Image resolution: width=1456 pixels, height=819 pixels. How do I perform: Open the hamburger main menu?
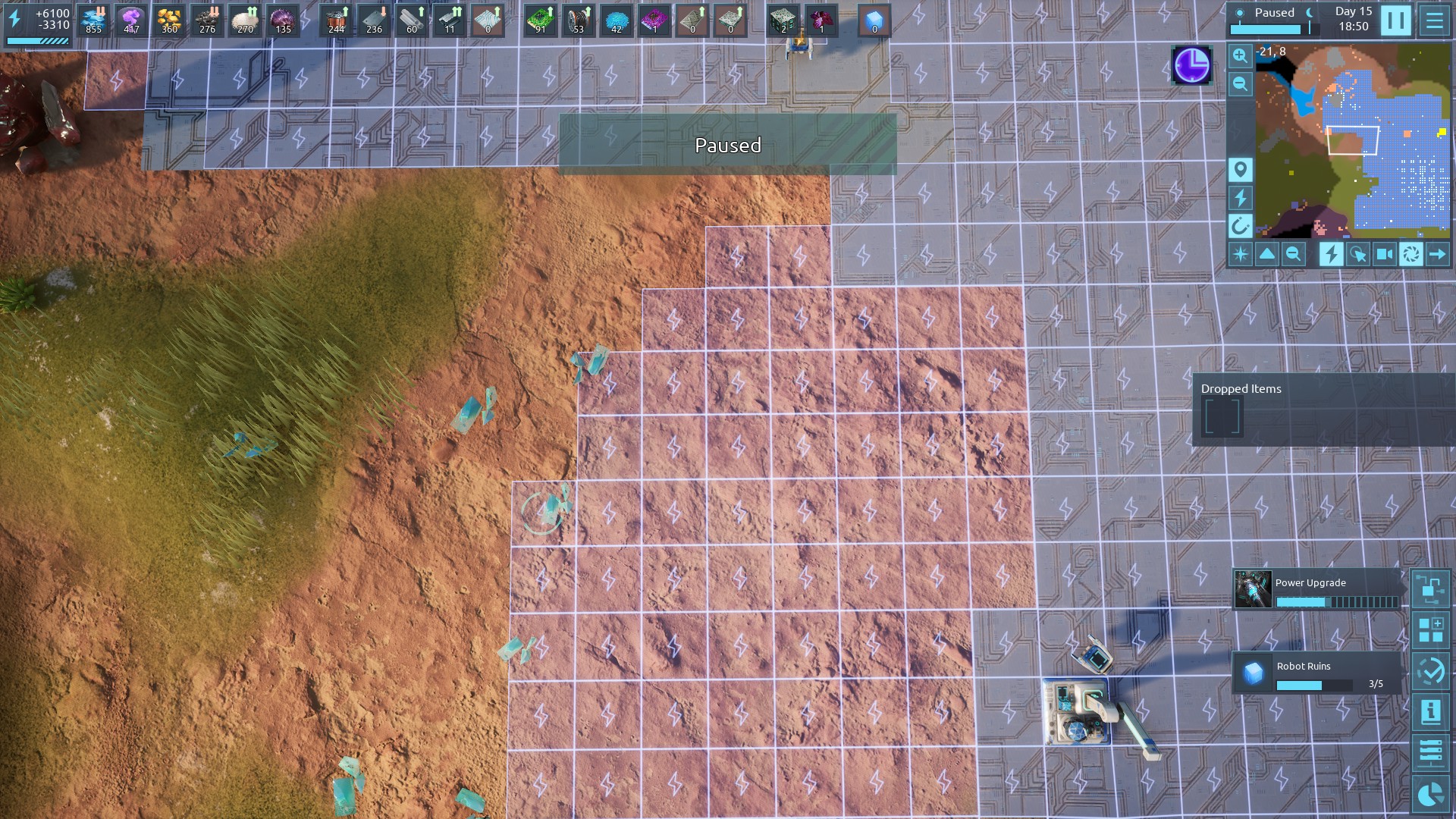coord(1434,20)
